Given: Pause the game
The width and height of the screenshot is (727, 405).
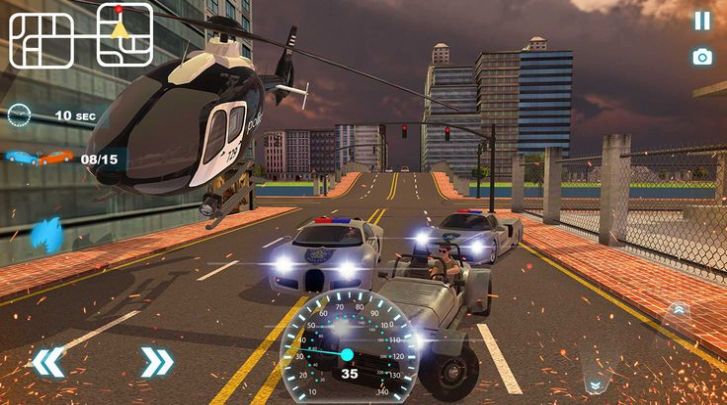Looking at the screenshot, I should click(x=702, y=20).
